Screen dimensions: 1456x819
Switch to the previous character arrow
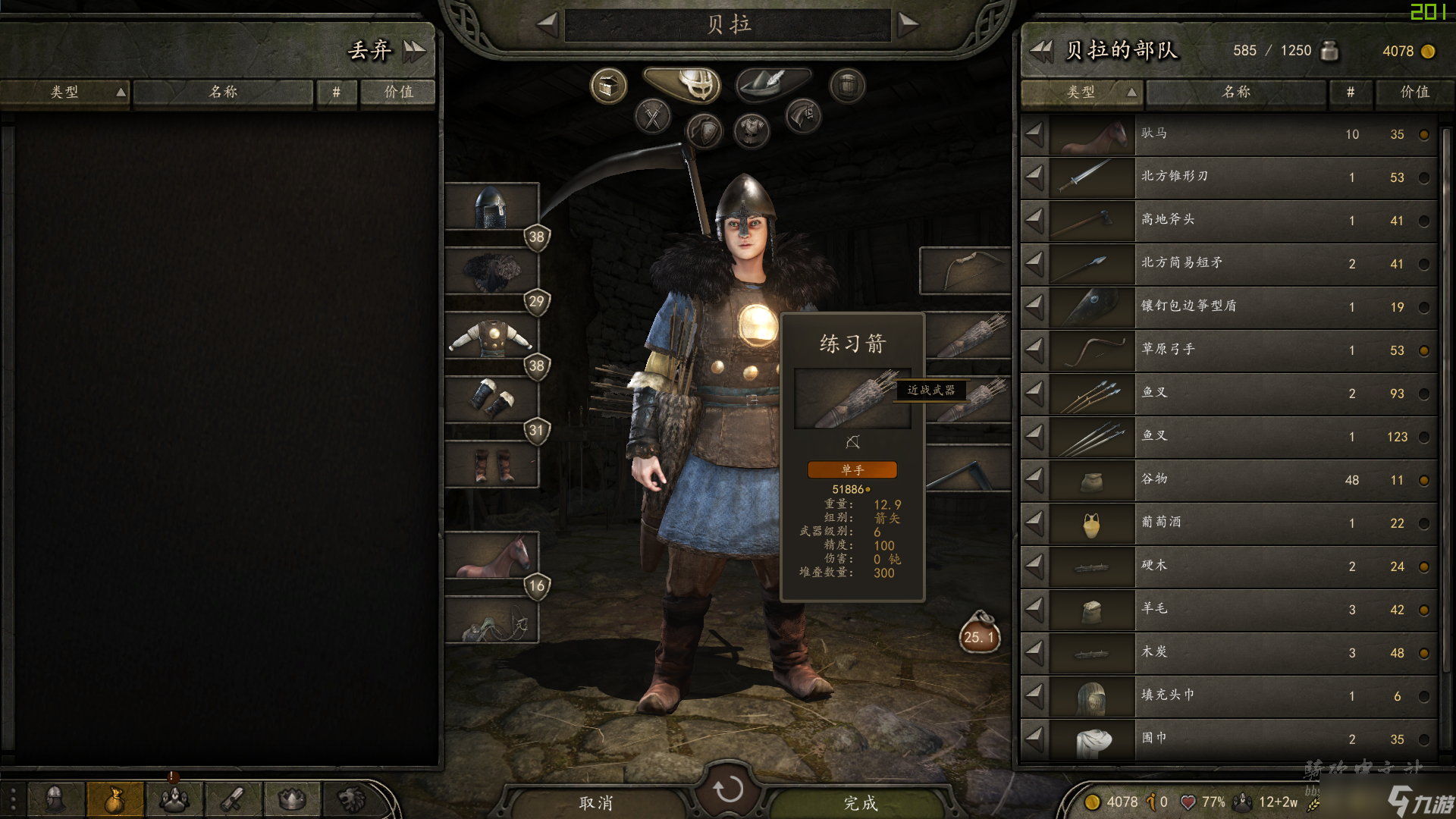click(548, 24)
